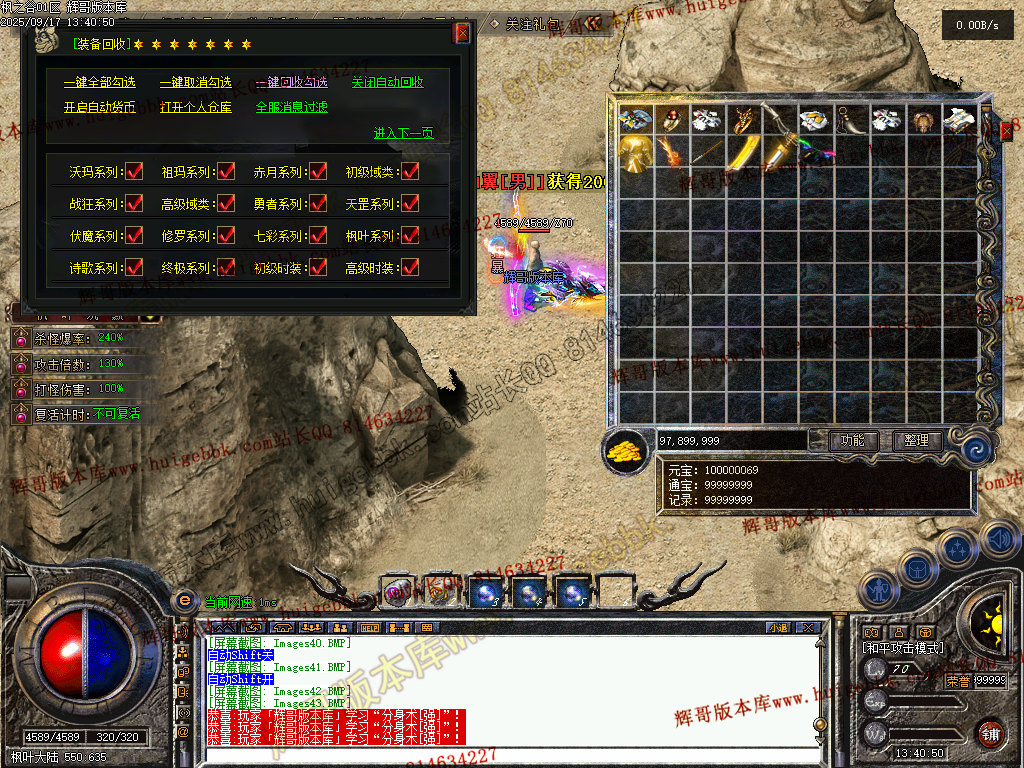The height and width of the screenshot is (768, 1024).
Task: Click the 开启自动货币 link
Action: (x=99, y=107)
